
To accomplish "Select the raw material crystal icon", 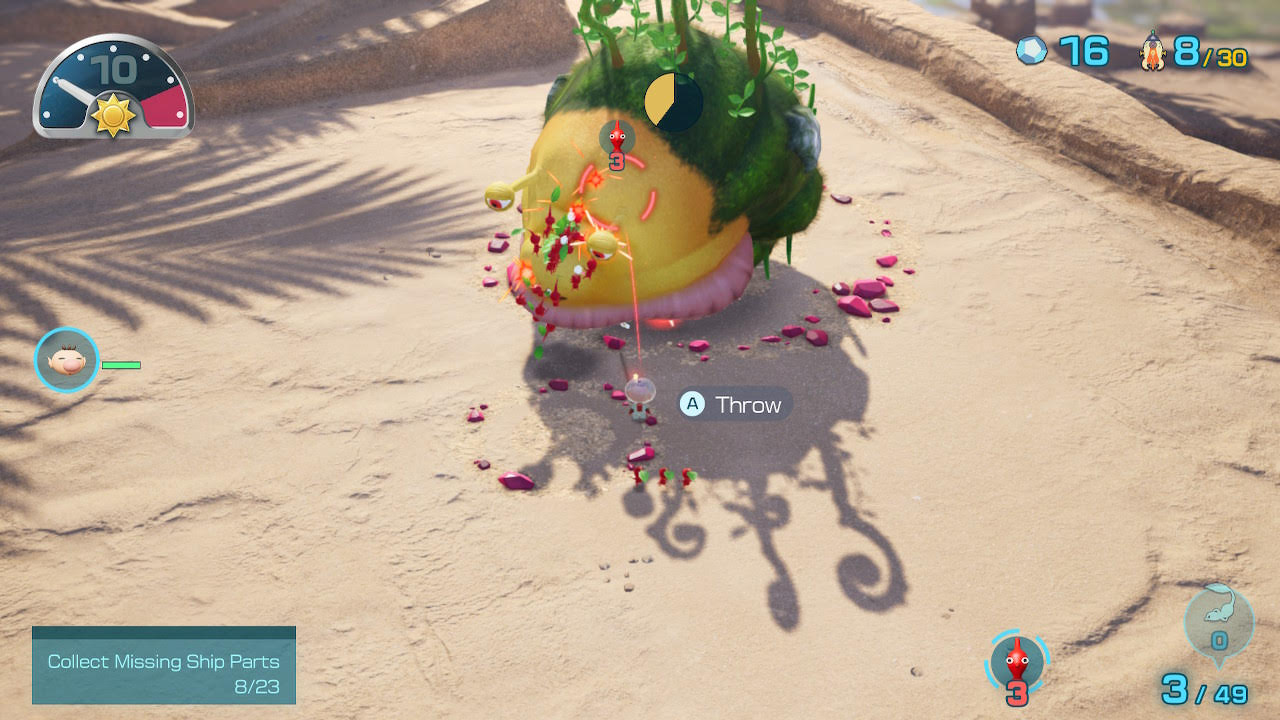I will tap(1032, 51).
